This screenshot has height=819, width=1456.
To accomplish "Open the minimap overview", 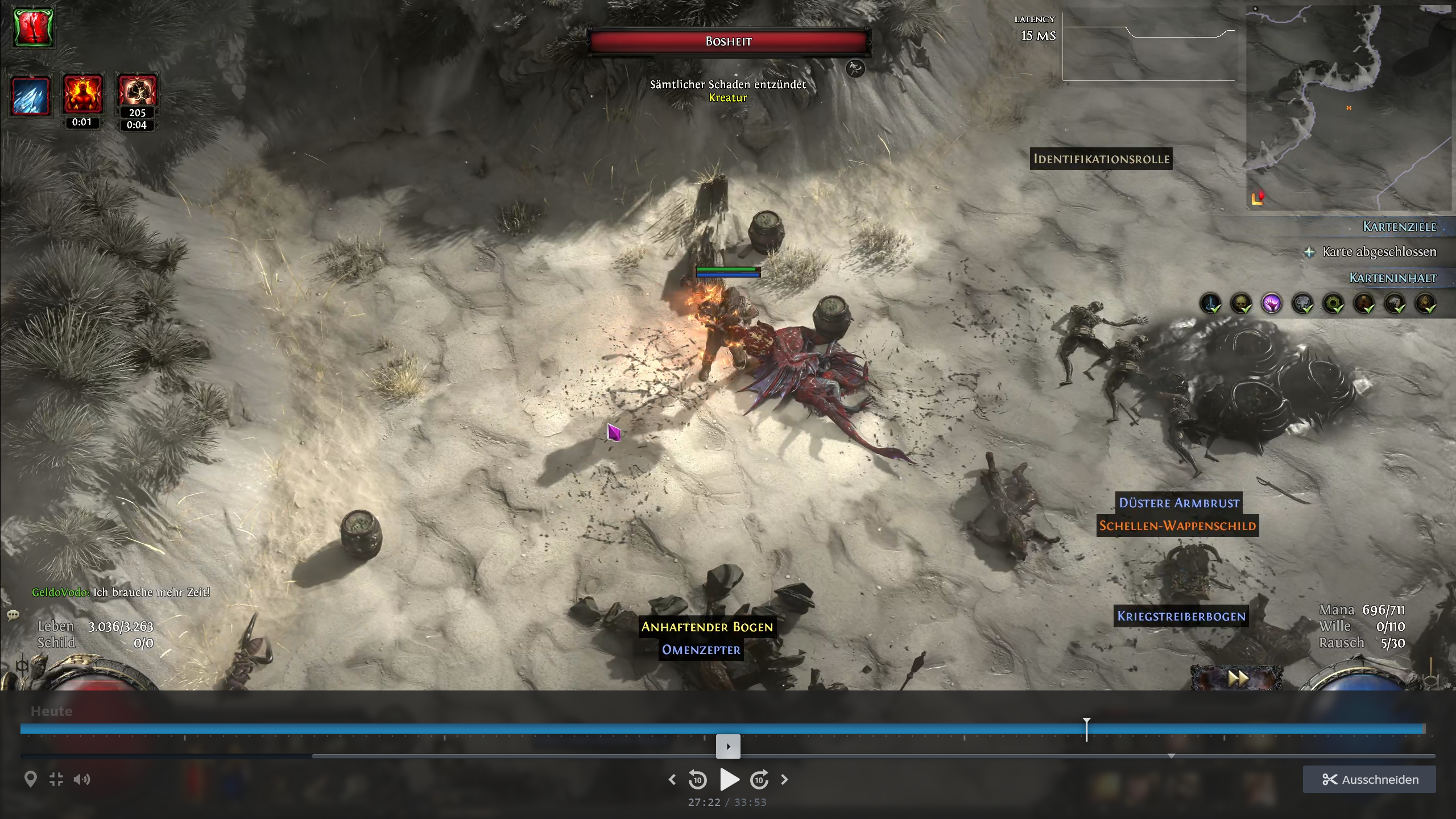I will tap(1348, 108).
